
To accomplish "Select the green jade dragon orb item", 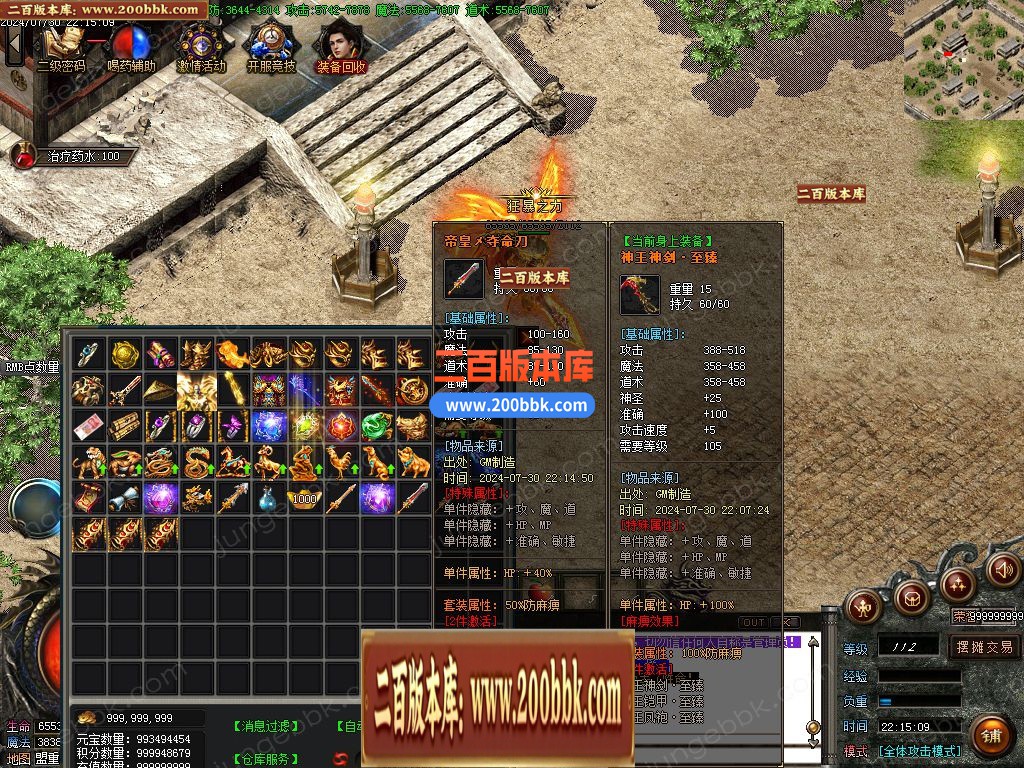I will [x=376, y=426].
